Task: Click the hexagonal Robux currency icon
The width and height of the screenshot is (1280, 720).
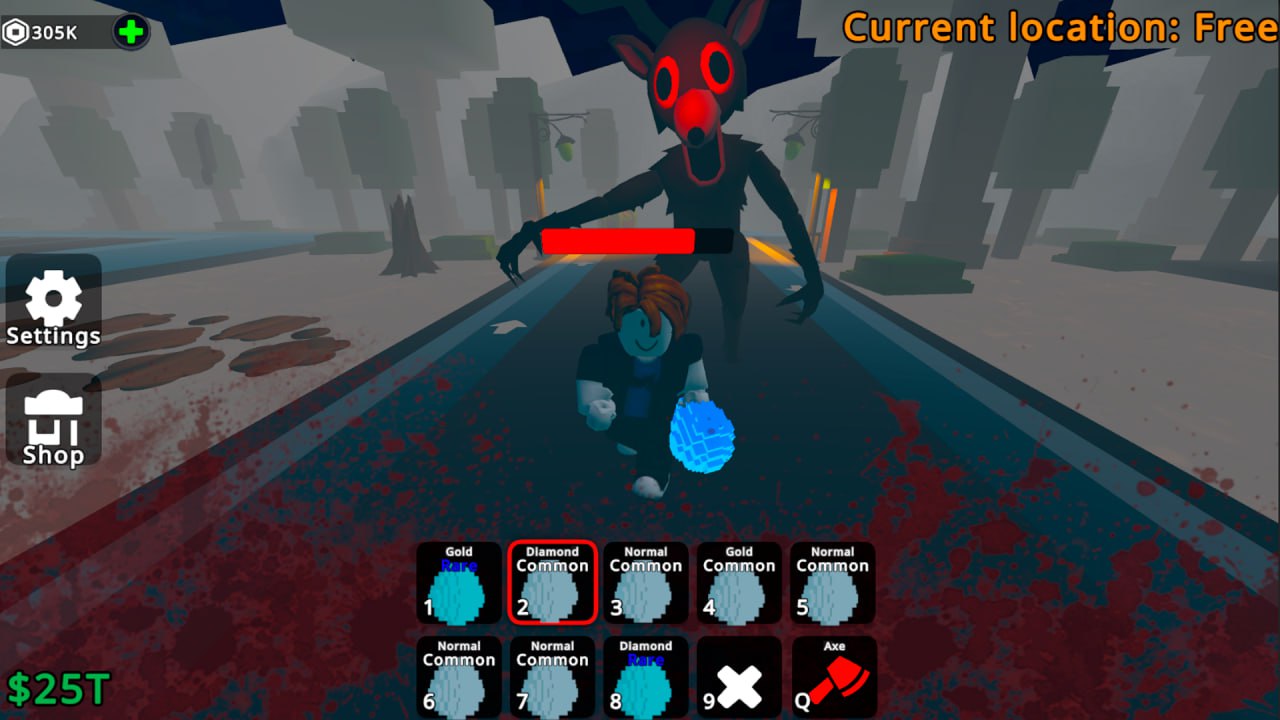Action: [x=15, y=31]
